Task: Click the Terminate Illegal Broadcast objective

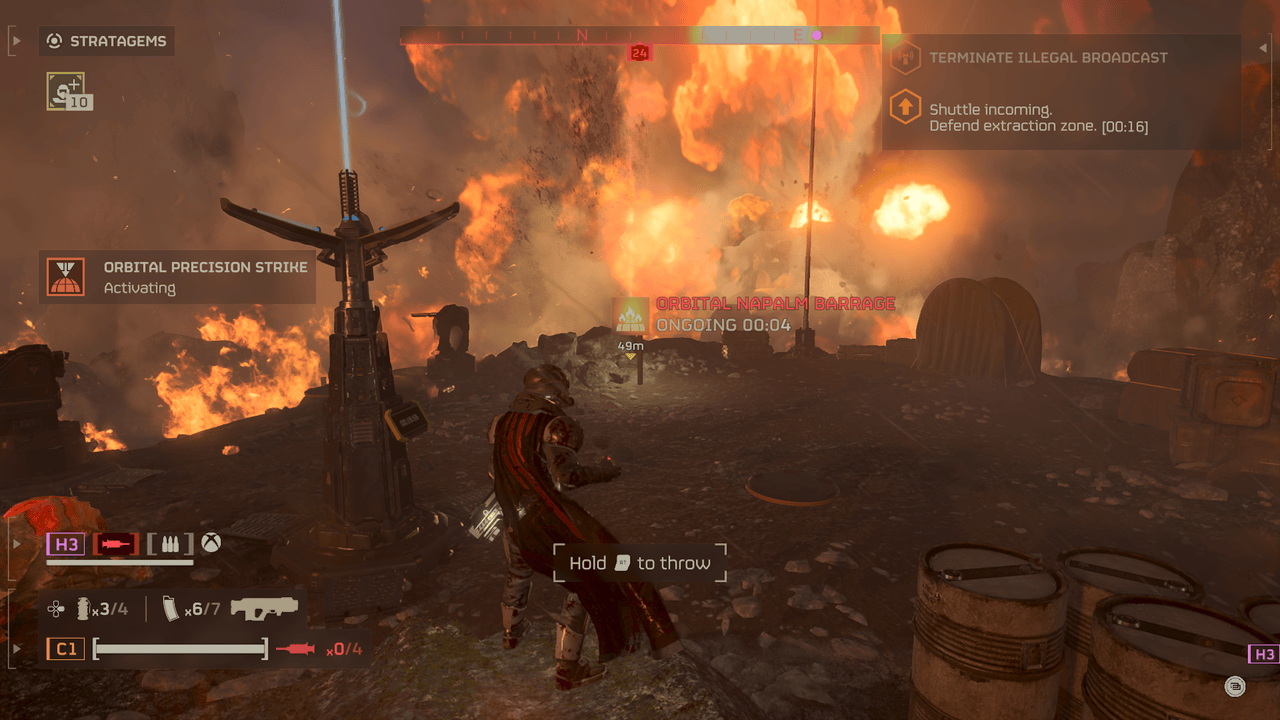Action: (x=1047, y=58)
